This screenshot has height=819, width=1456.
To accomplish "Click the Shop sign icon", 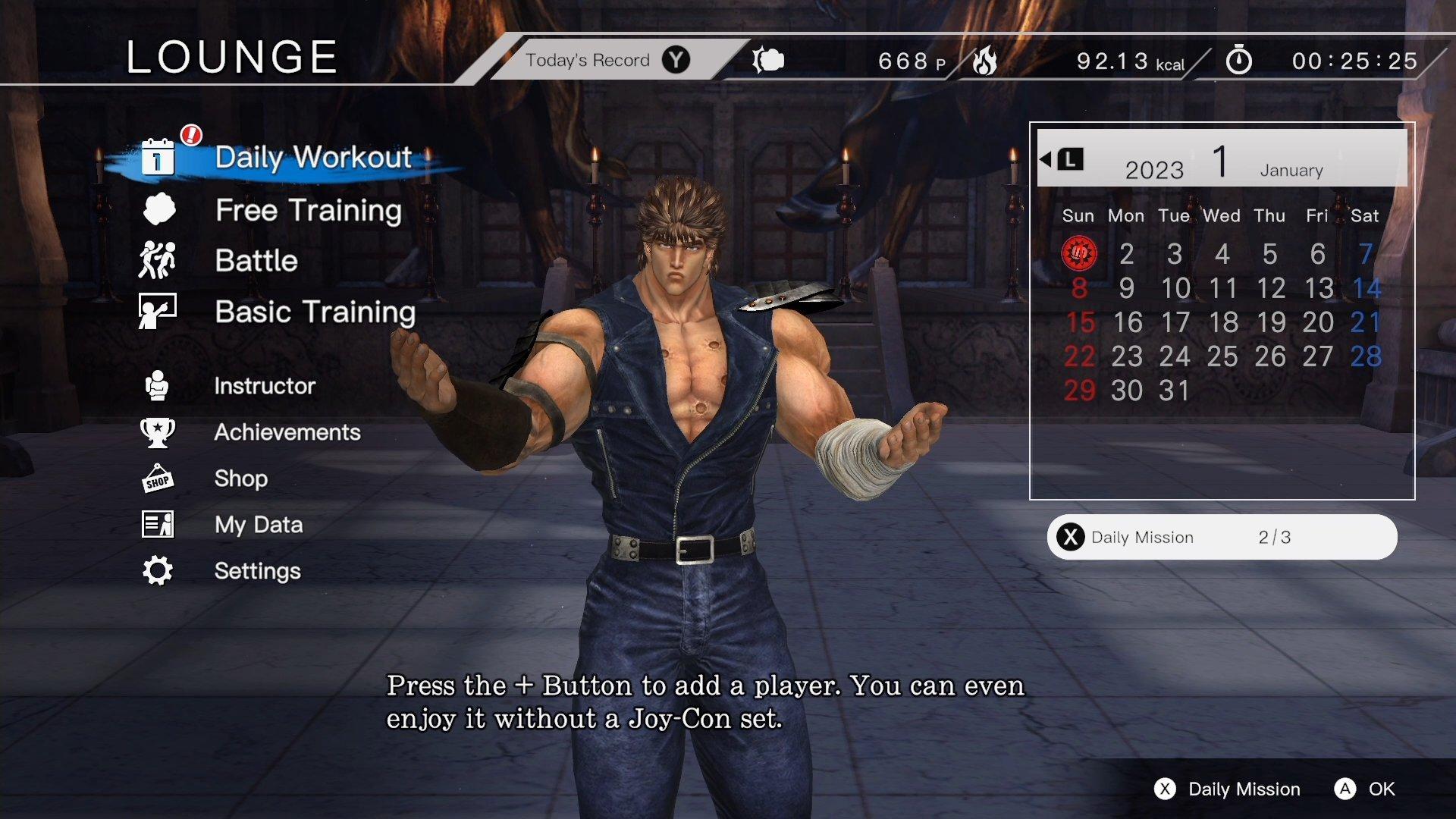I will point(157,479).
